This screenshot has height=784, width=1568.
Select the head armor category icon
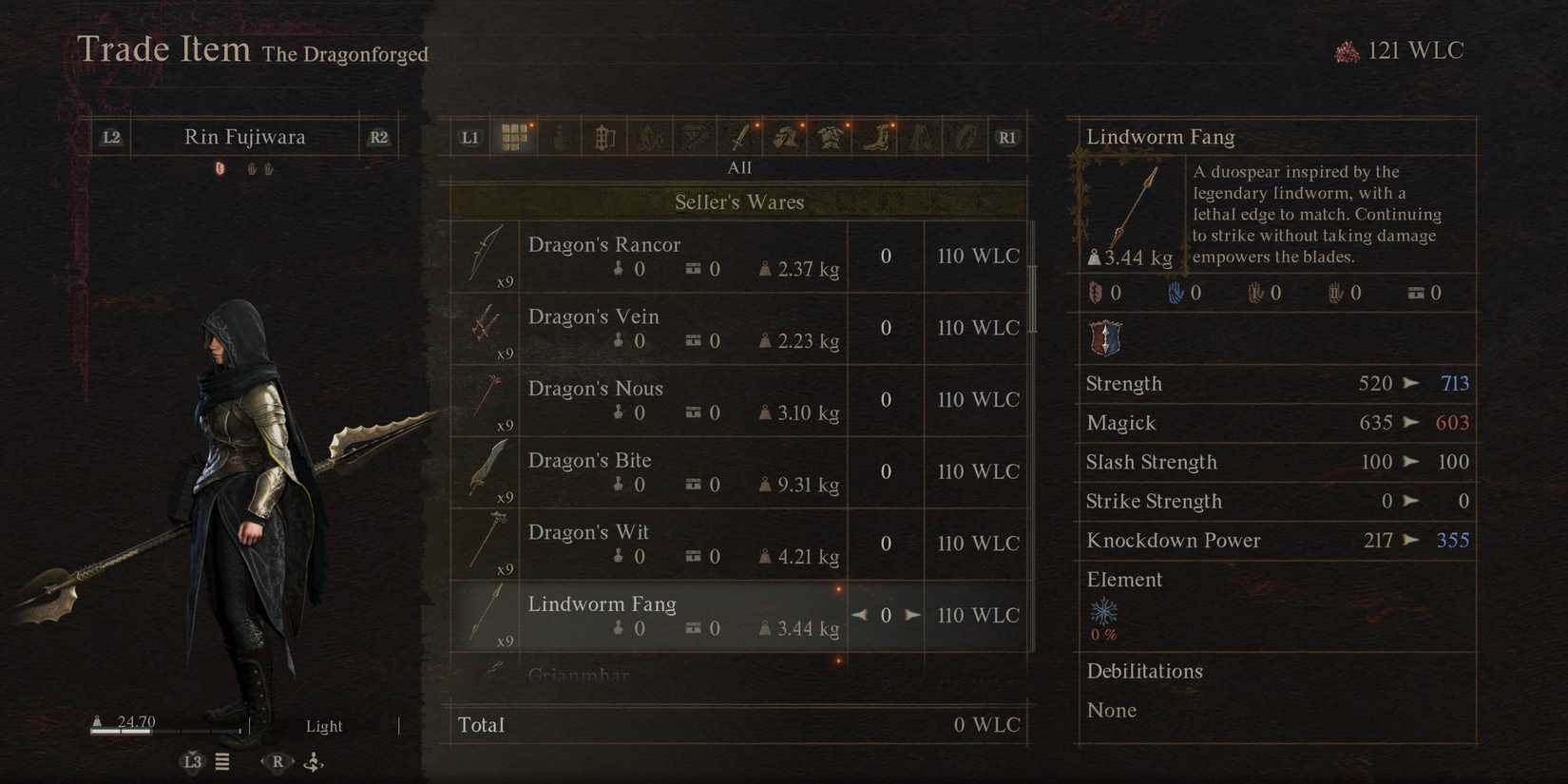(x=786, y=136)
